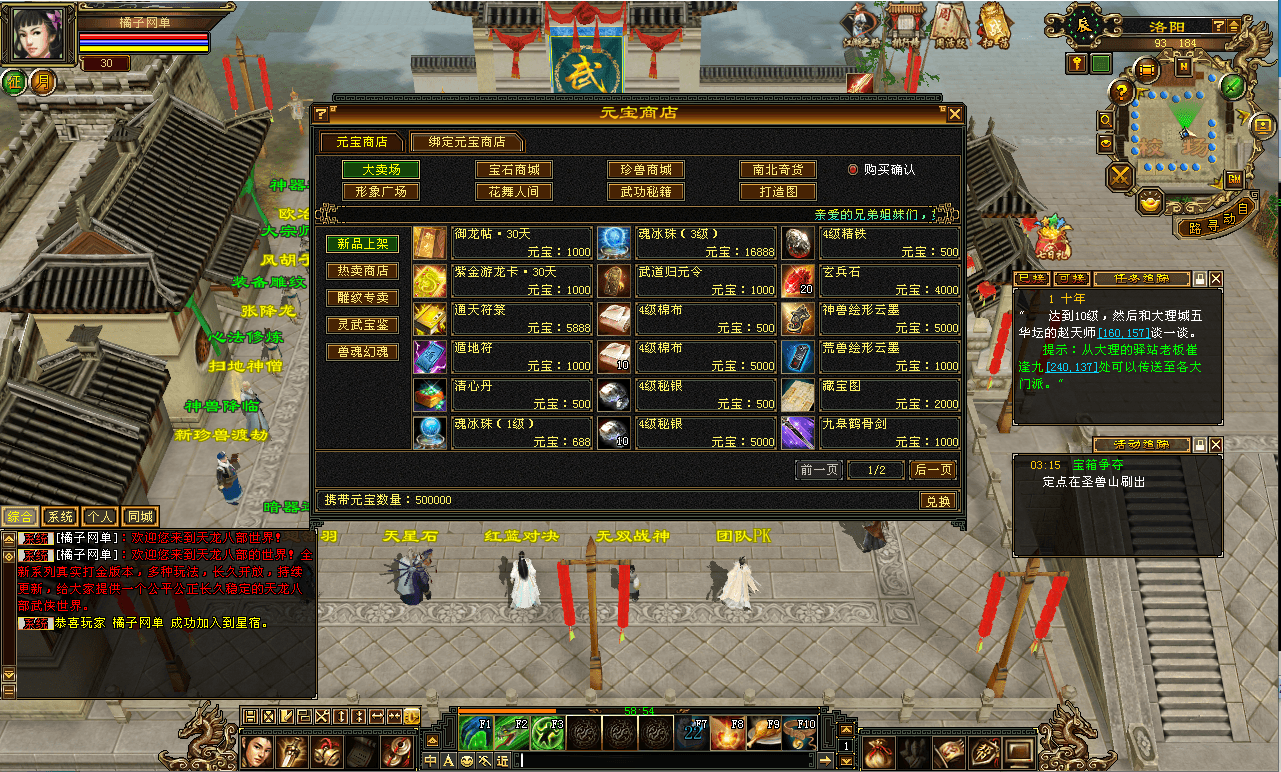Select the 宝石商城 category
Image resolution: width=1281 pixels, height=772 pixels.
[x=514, y=170]
